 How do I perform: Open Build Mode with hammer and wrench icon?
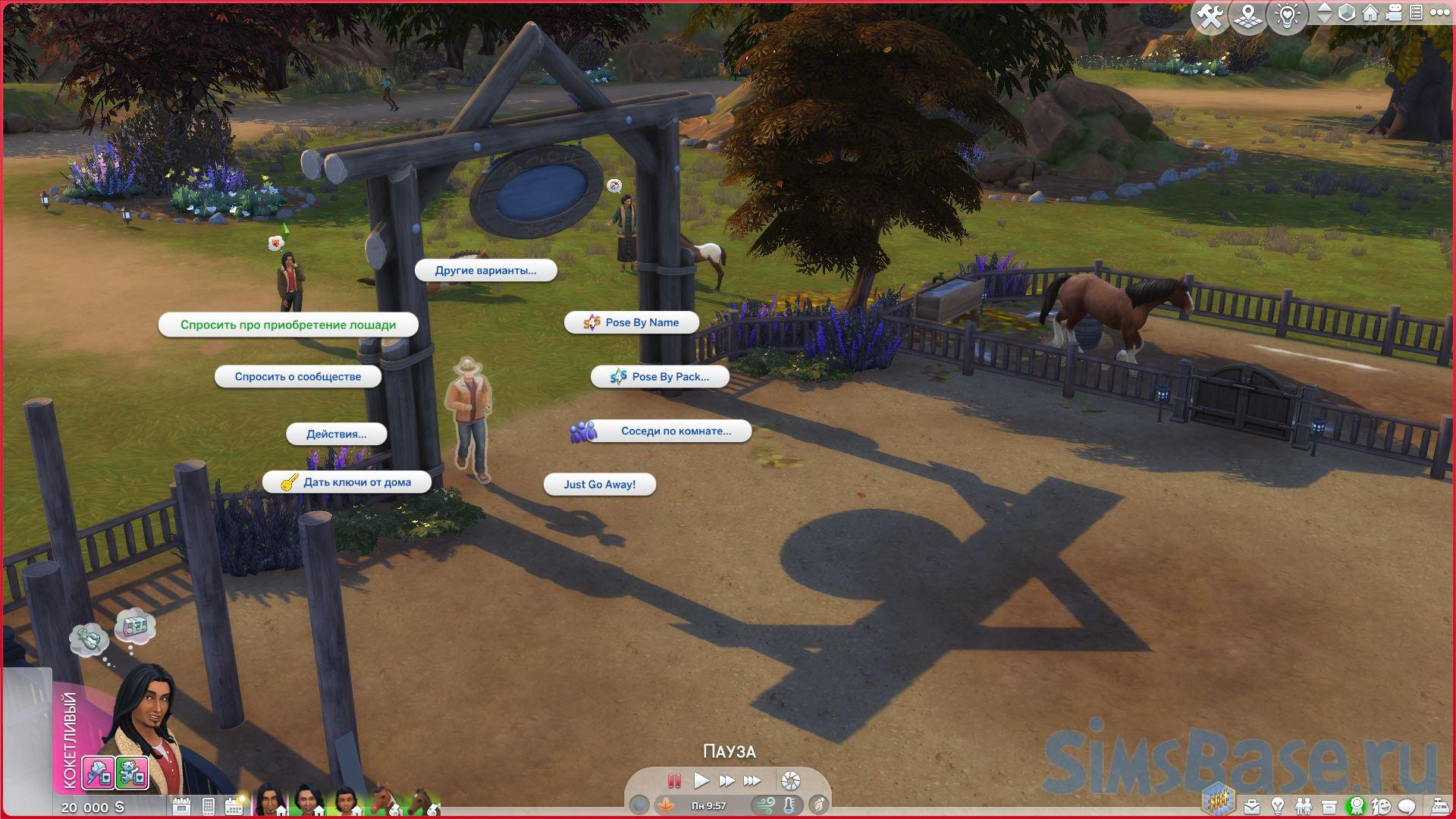[x=1210, y=16]
